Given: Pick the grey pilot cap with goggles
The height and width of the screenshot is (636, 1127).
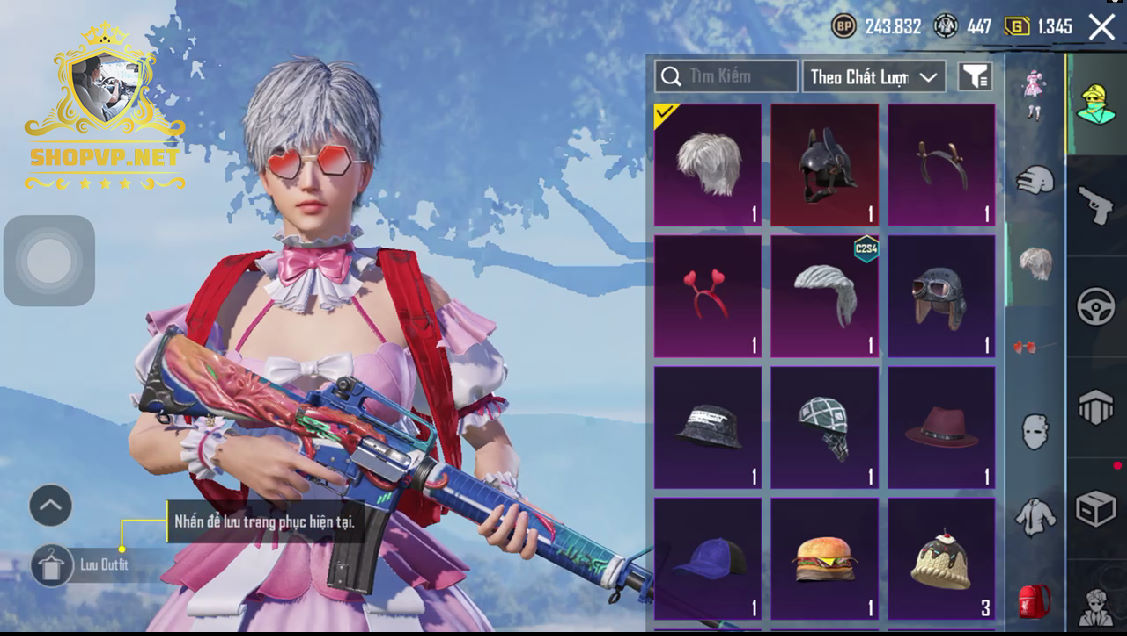Looking at the screenshot, I should (941, 296).
